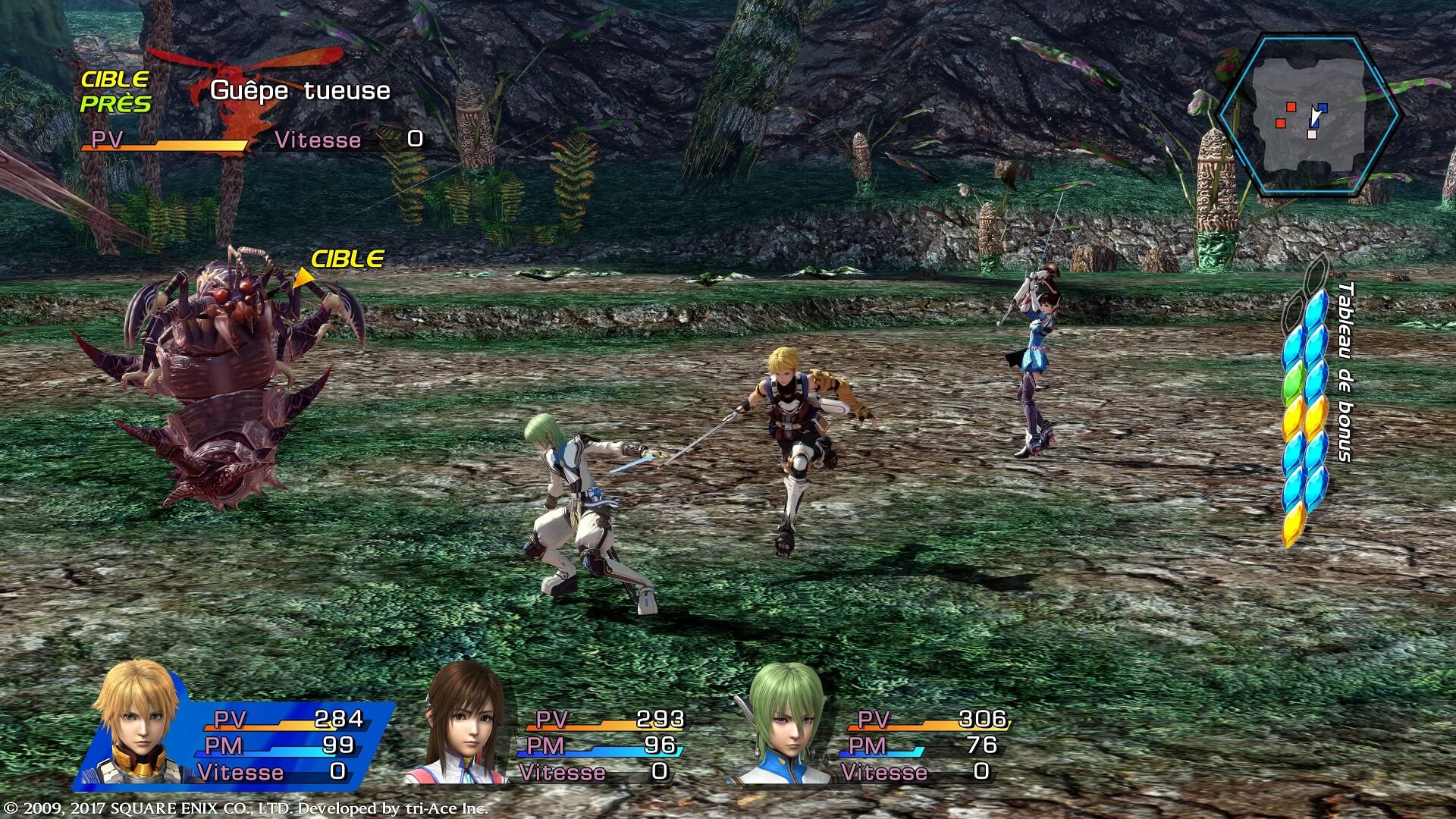Open the hexagonal battle minimap
The image size is (1456, 819).
point(1308,114)
